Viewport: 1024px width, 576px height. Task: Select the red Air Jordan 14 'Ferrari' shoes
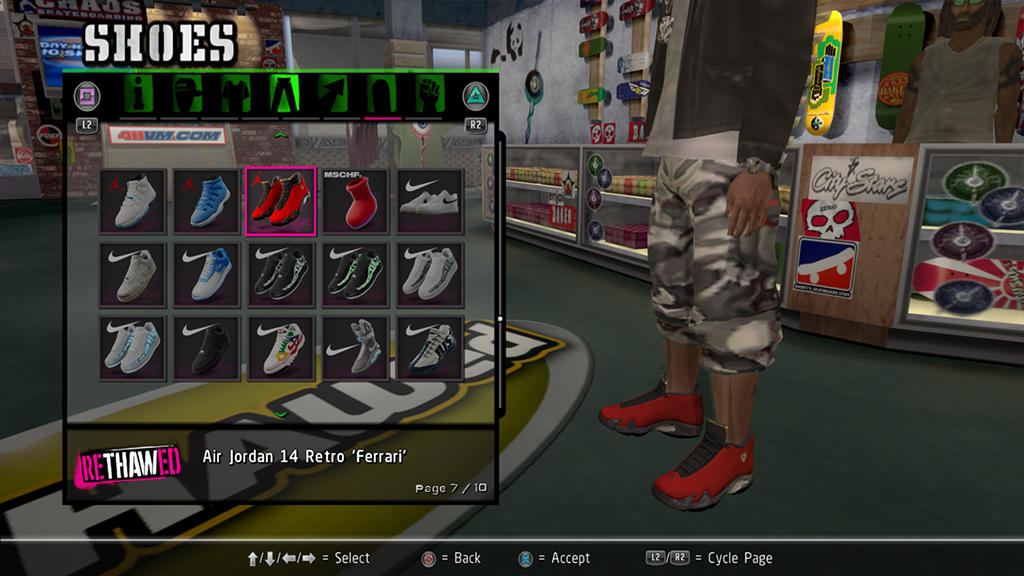pos(281,201)
